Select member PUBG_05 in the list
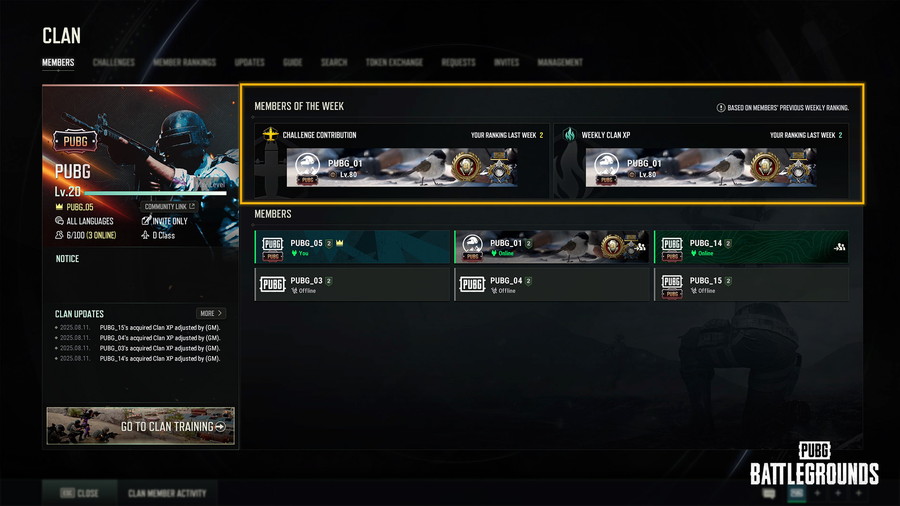 [353, 247]
